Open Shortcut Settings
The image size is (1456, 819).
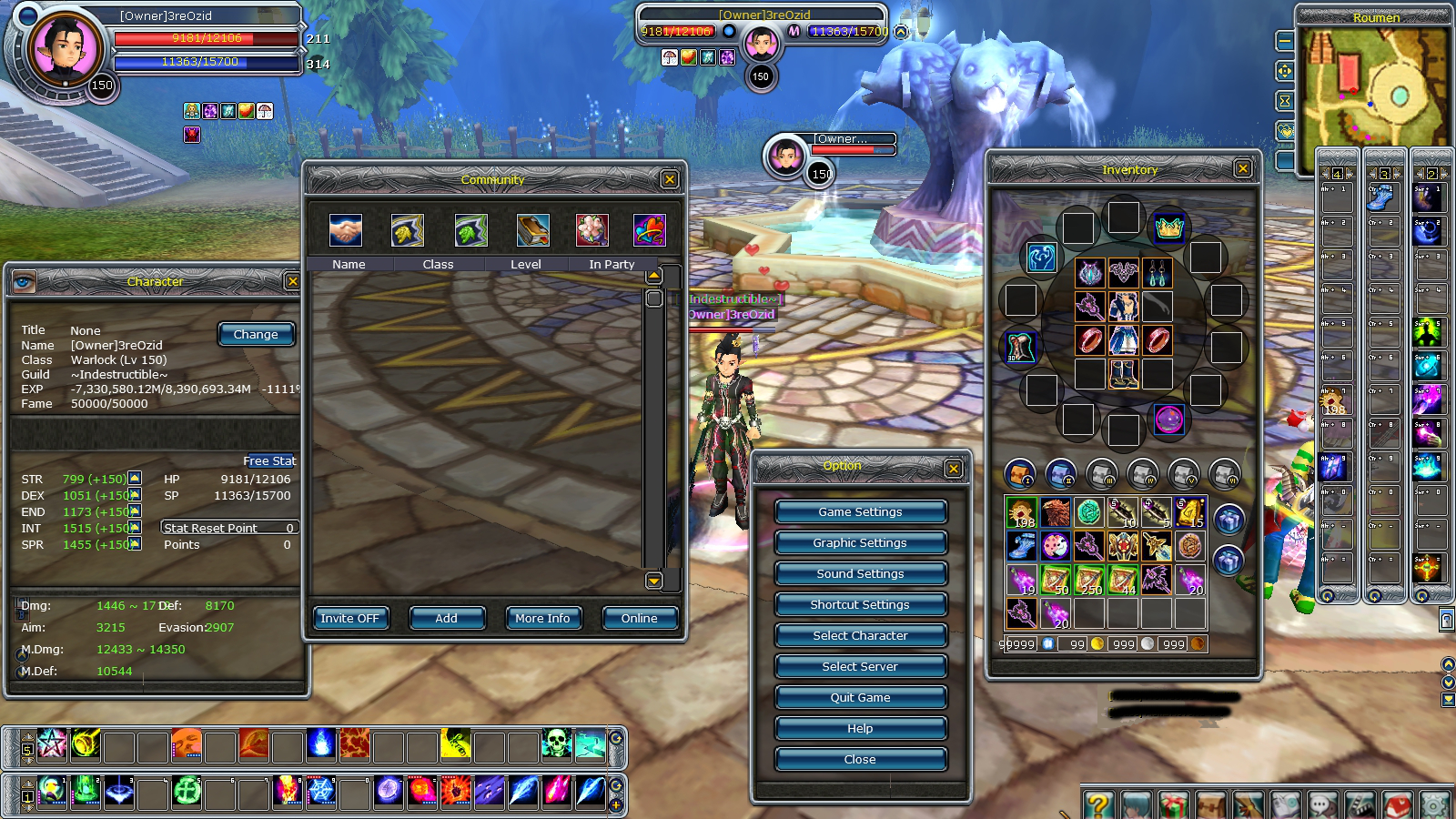[860, 605]
